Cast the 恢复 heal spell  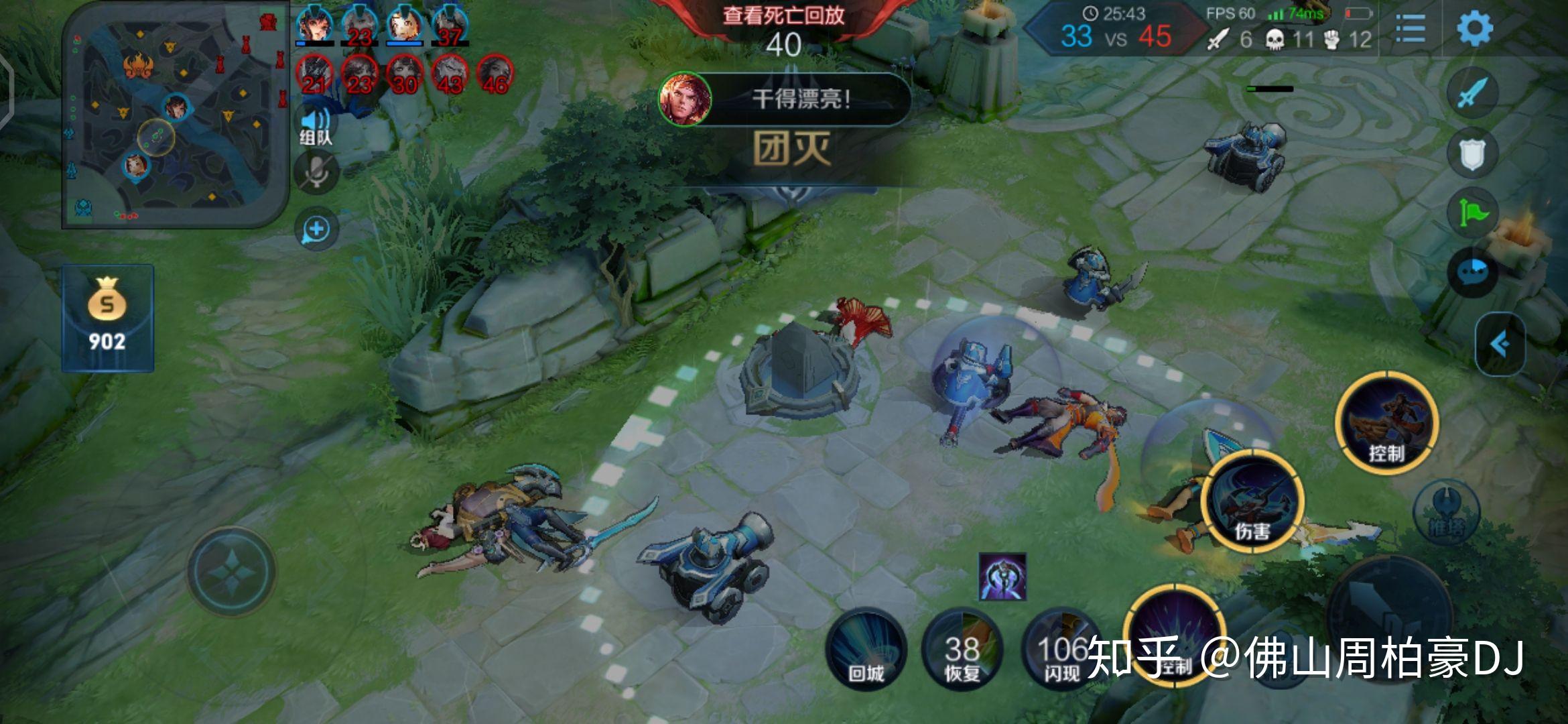coord(962,649)
